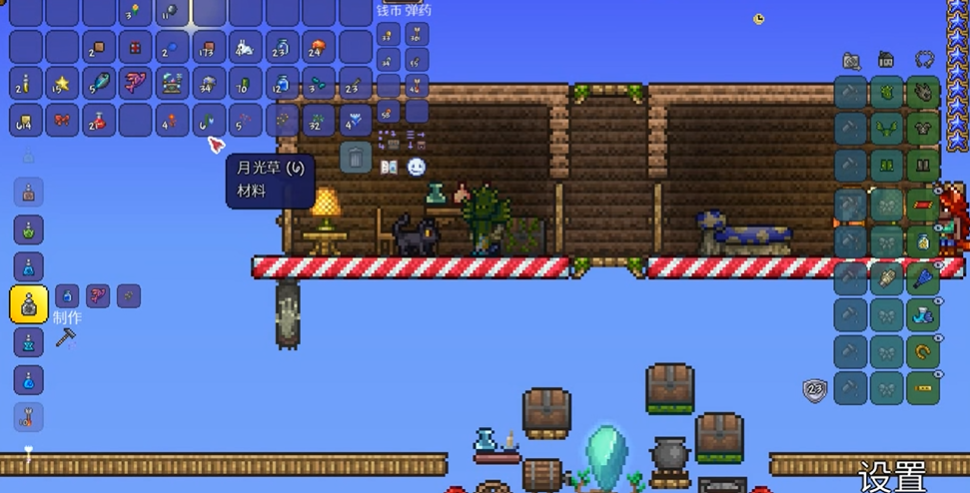970x493 pixels.
Task: Select the helmet armor slot
Action: coord(923,94)
